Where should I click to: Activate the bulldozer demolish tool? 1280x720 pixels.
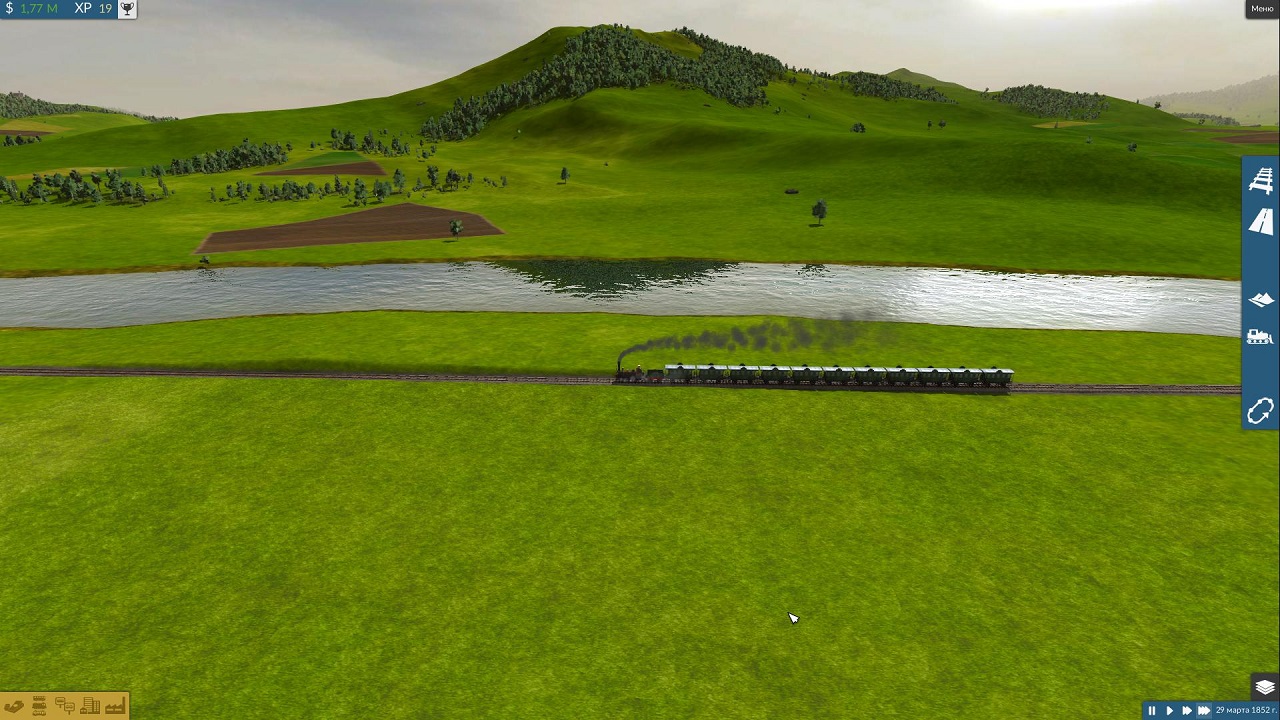pyautogui.click(x=1260, y=337)
